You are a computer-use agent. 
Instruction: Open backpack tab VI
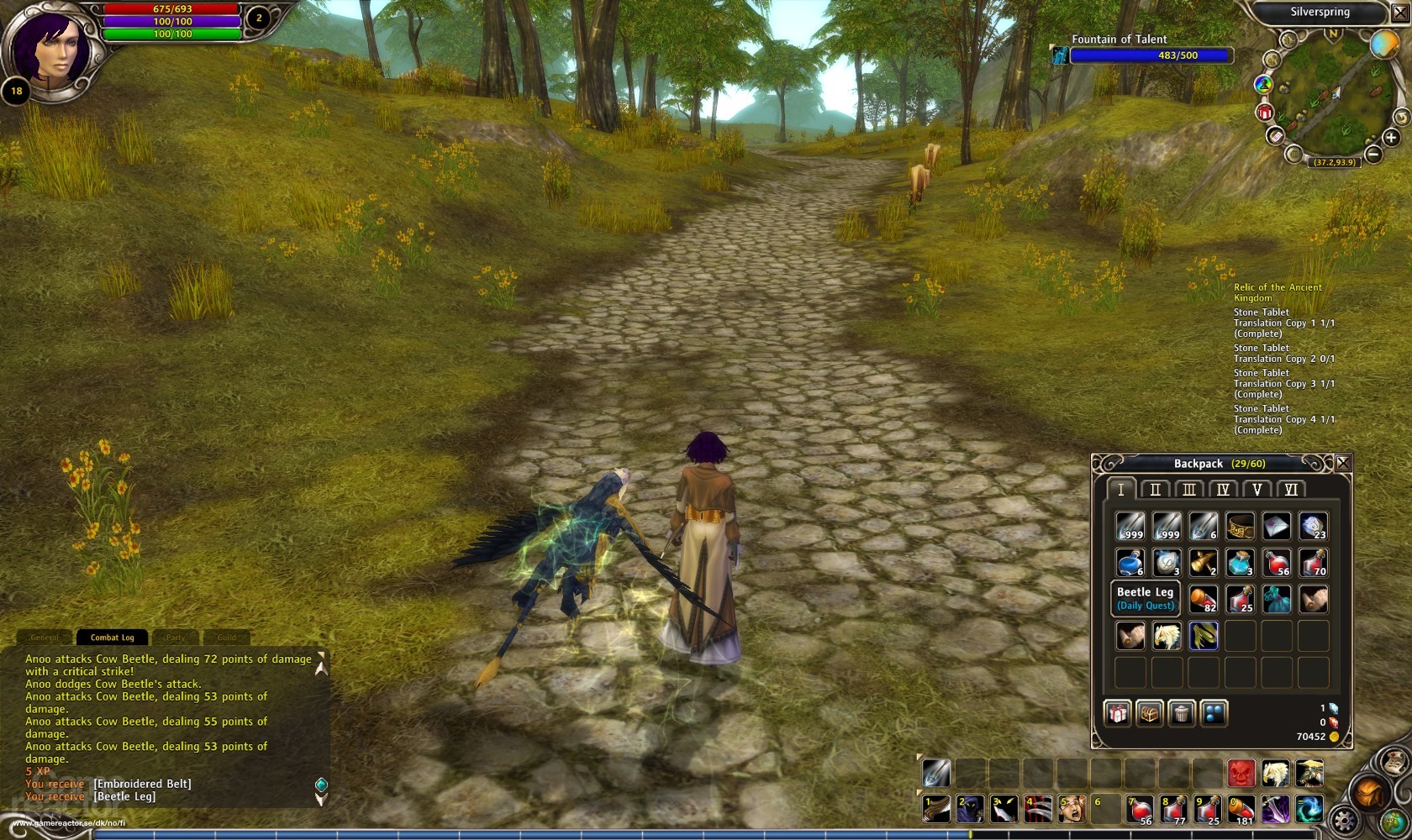(1291, 490)
